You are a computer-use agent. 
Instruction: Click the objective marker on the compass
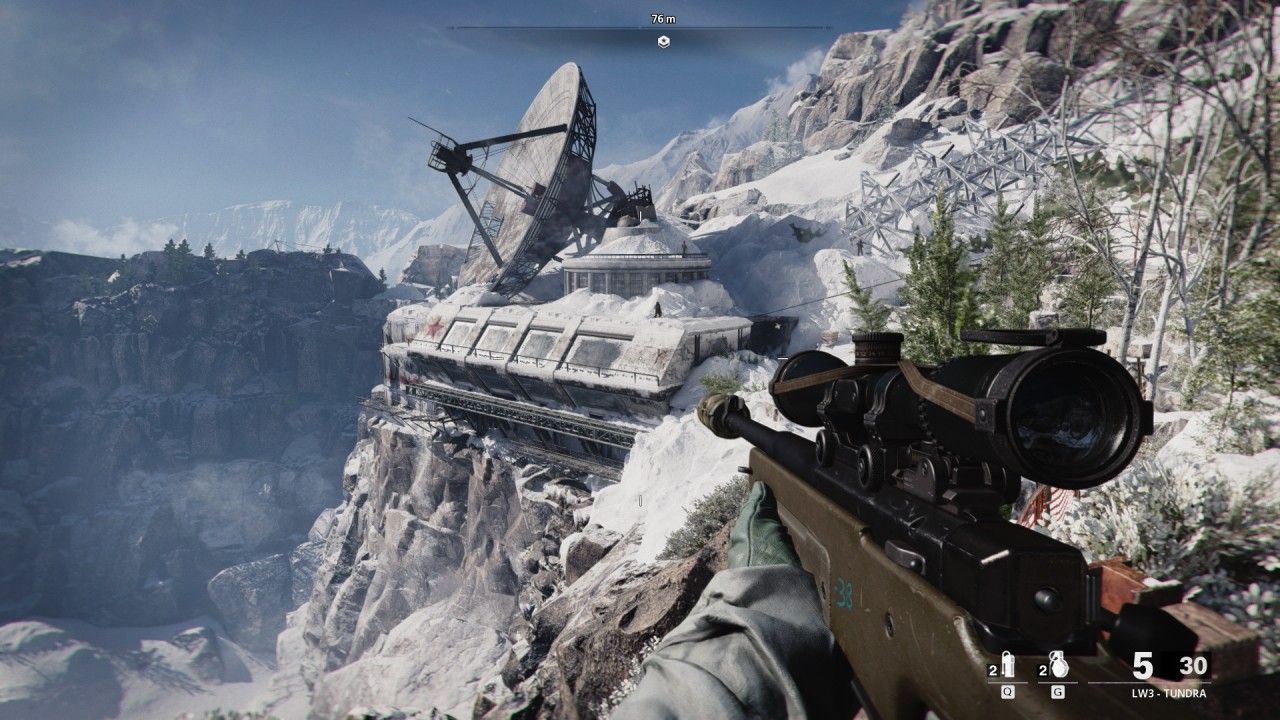663,41
